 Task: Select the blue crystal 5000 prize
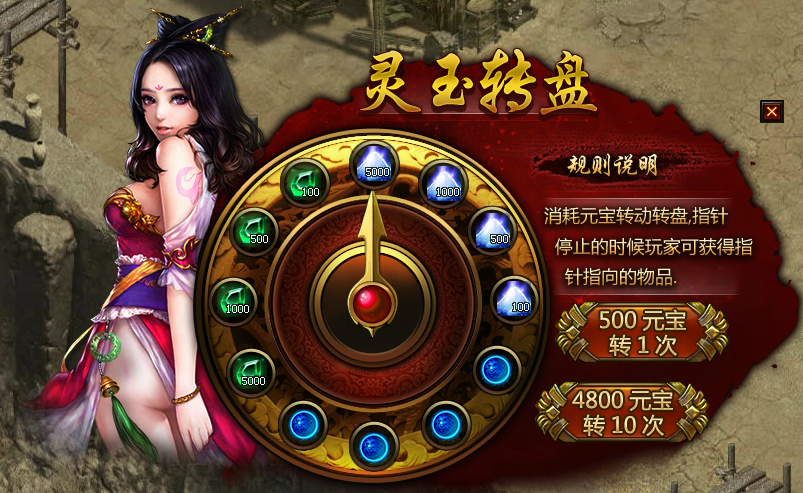(374, 161)
